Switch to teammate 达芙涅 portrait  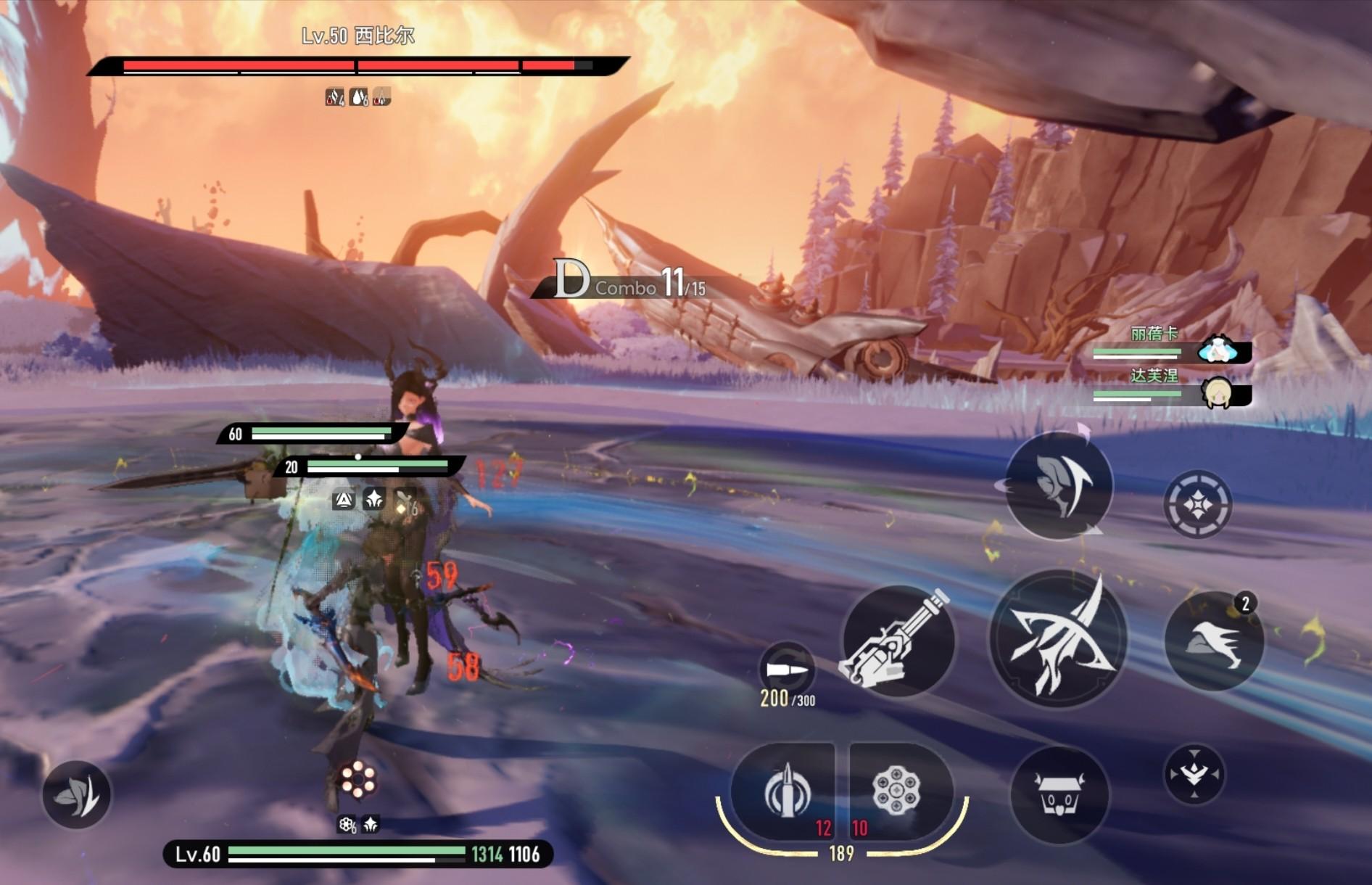1218,393
